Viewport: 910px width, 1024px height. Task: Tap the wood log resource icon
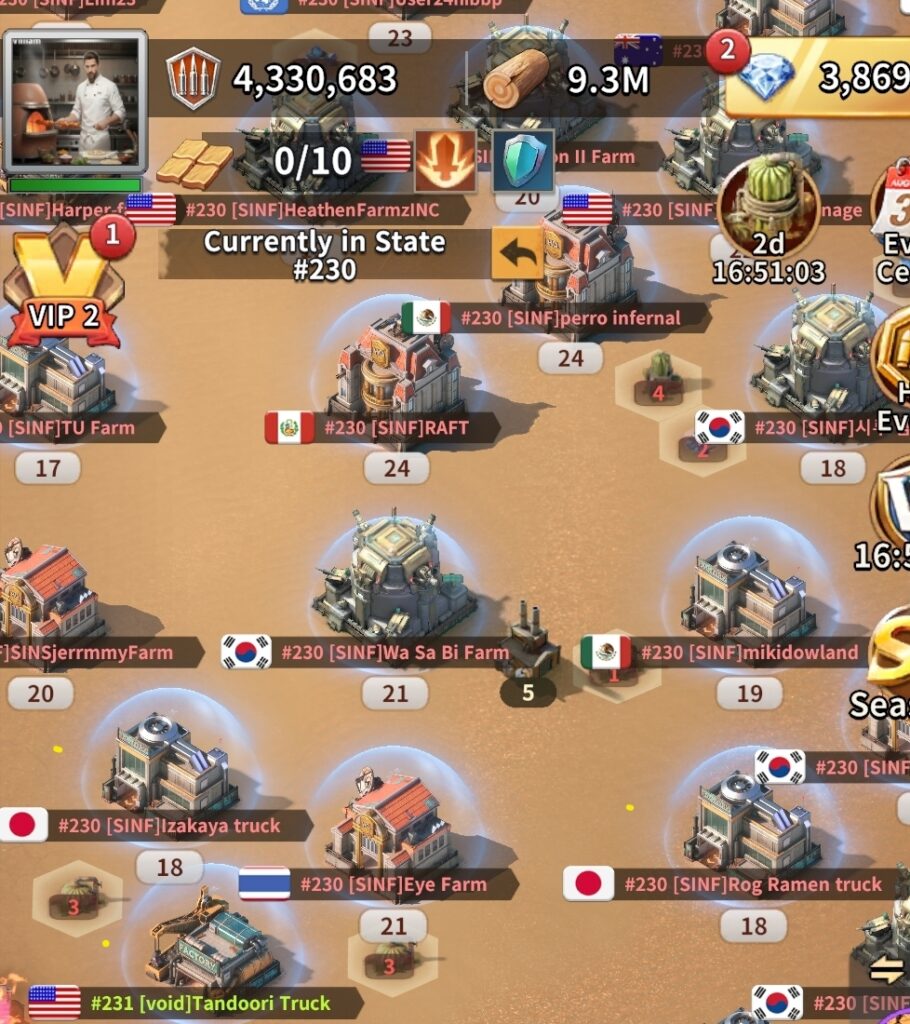coord(516,77)
